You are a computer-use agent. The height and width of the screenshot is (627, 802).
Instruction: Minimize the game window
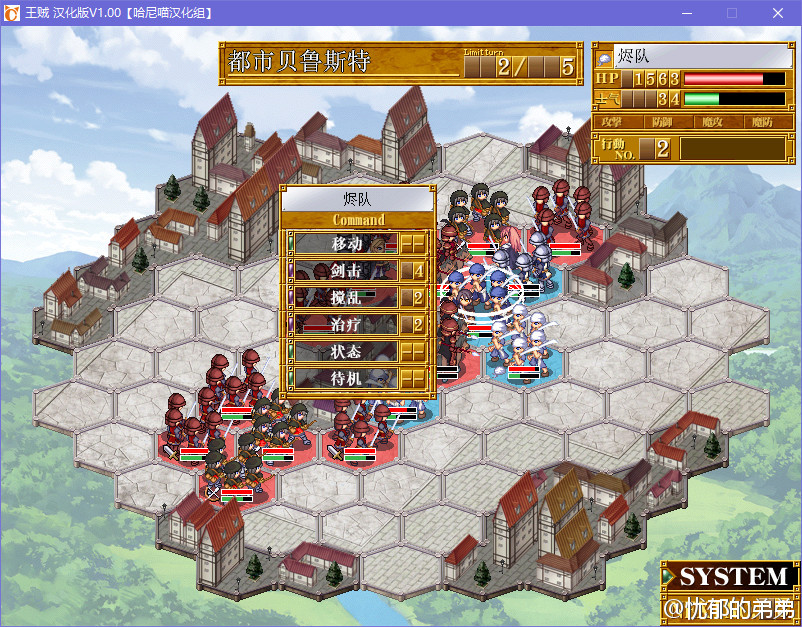686,13
